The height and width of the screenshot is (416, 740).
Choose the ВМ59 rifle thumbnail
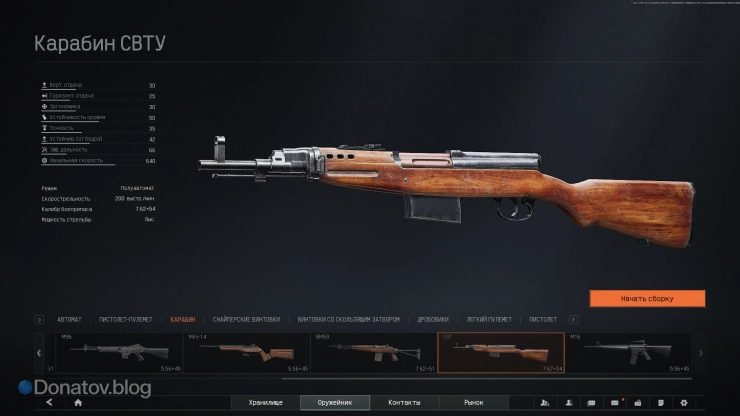pyautogui.click(x=372, y=352)
